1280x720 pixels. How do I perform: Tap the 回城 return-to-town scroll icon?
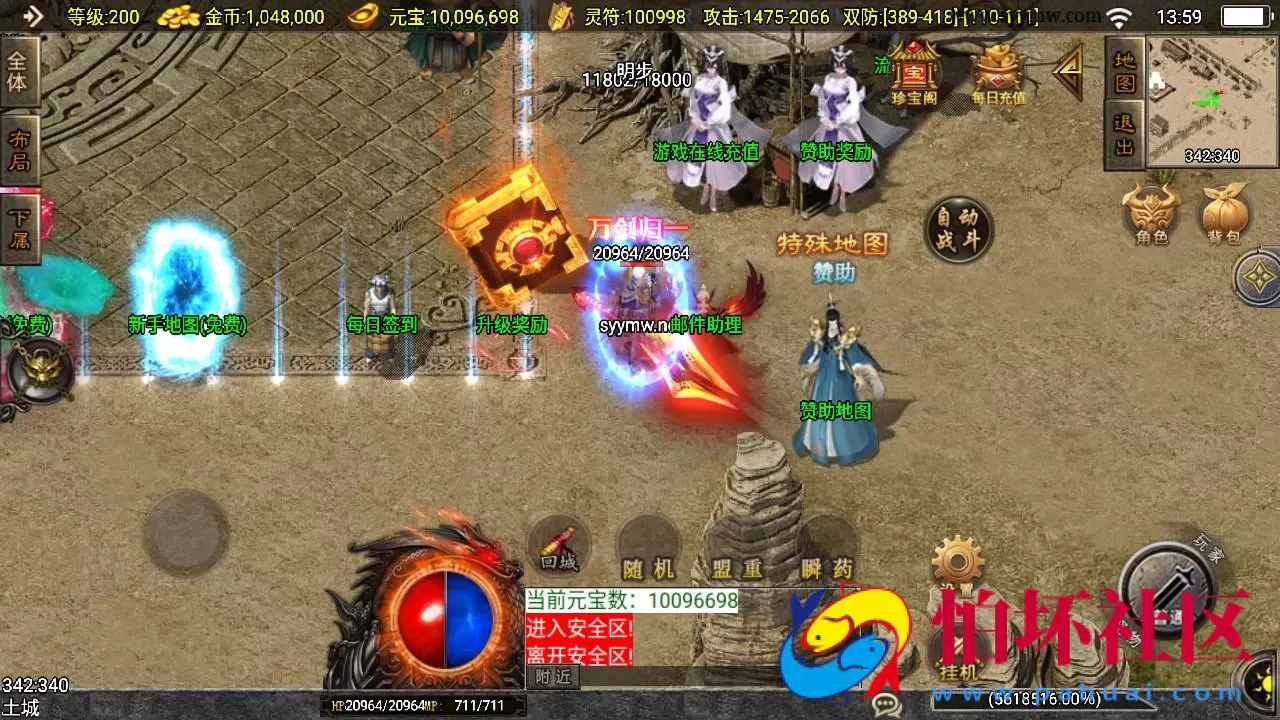point(558,545)
